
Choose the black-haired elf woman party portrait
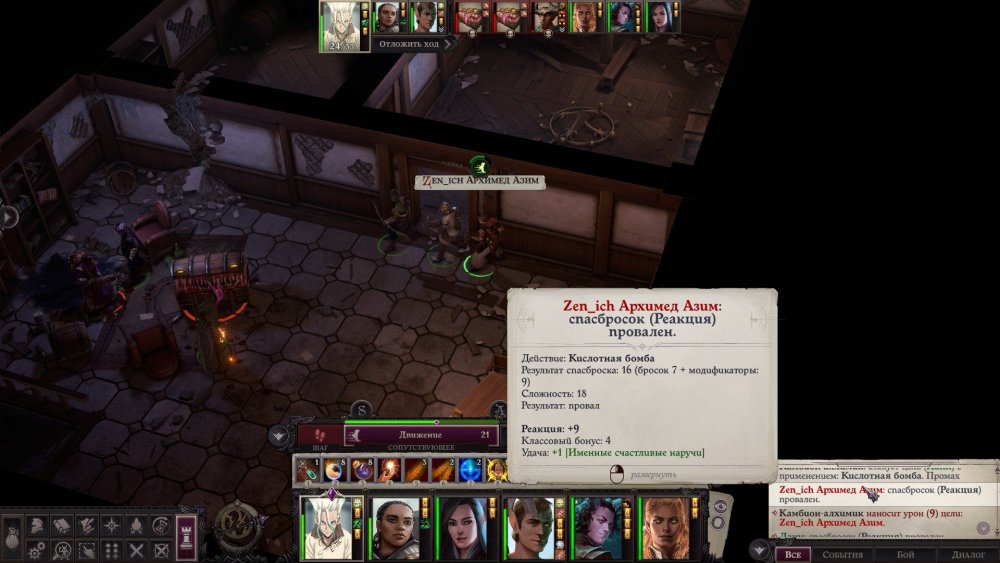(463, 528)
